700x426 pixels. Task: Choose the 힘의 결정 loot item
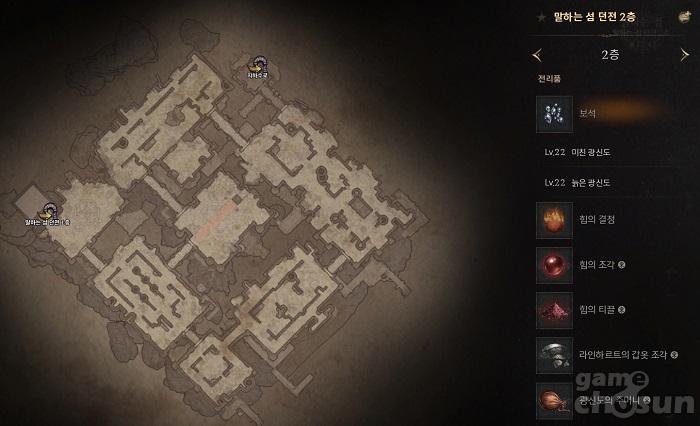pyautogui.click(x=554, y=219)
